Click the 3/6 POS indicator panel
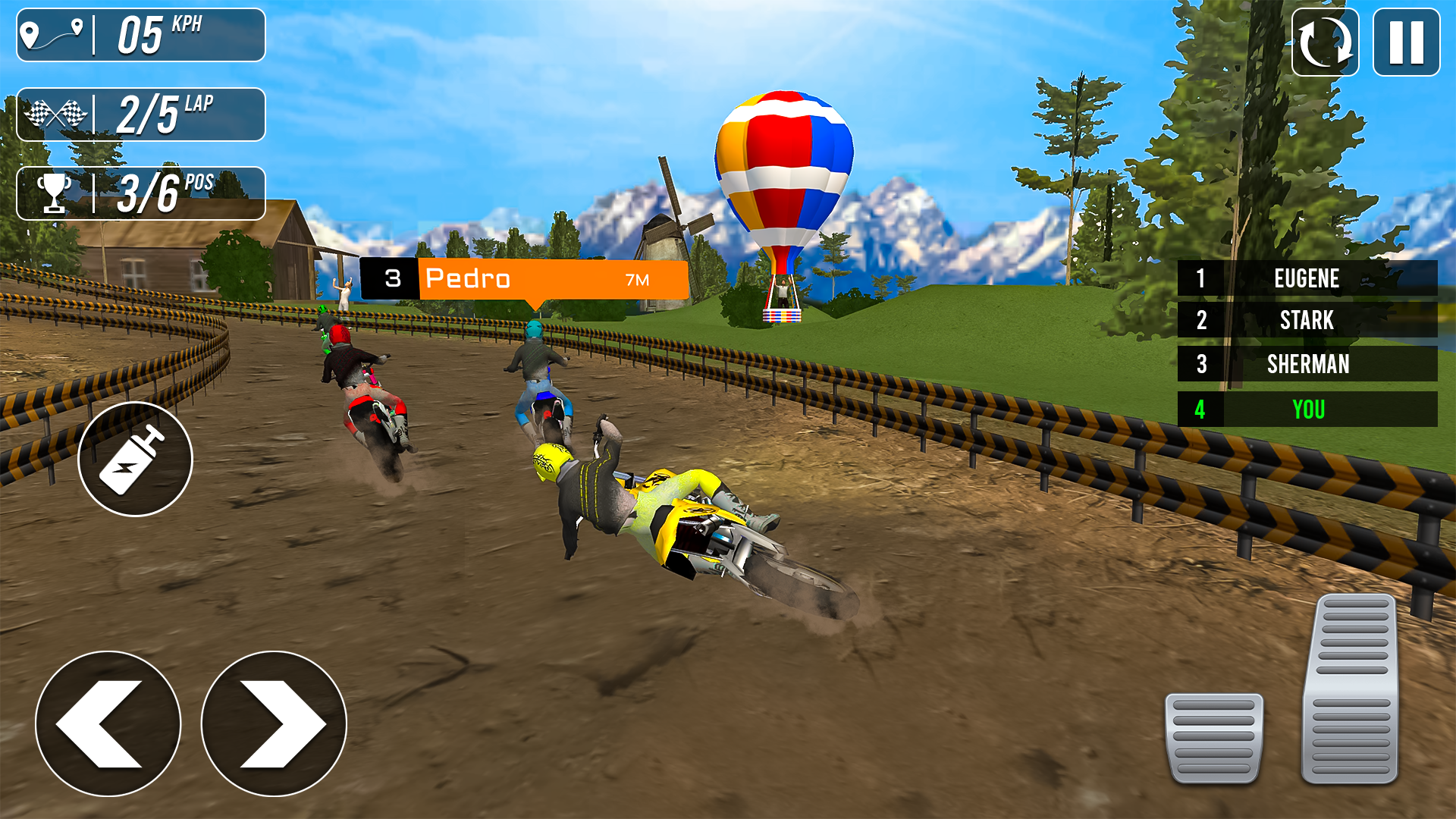Image resolution: width=1456 pixels, height=819 pixels. click(140, 191)
